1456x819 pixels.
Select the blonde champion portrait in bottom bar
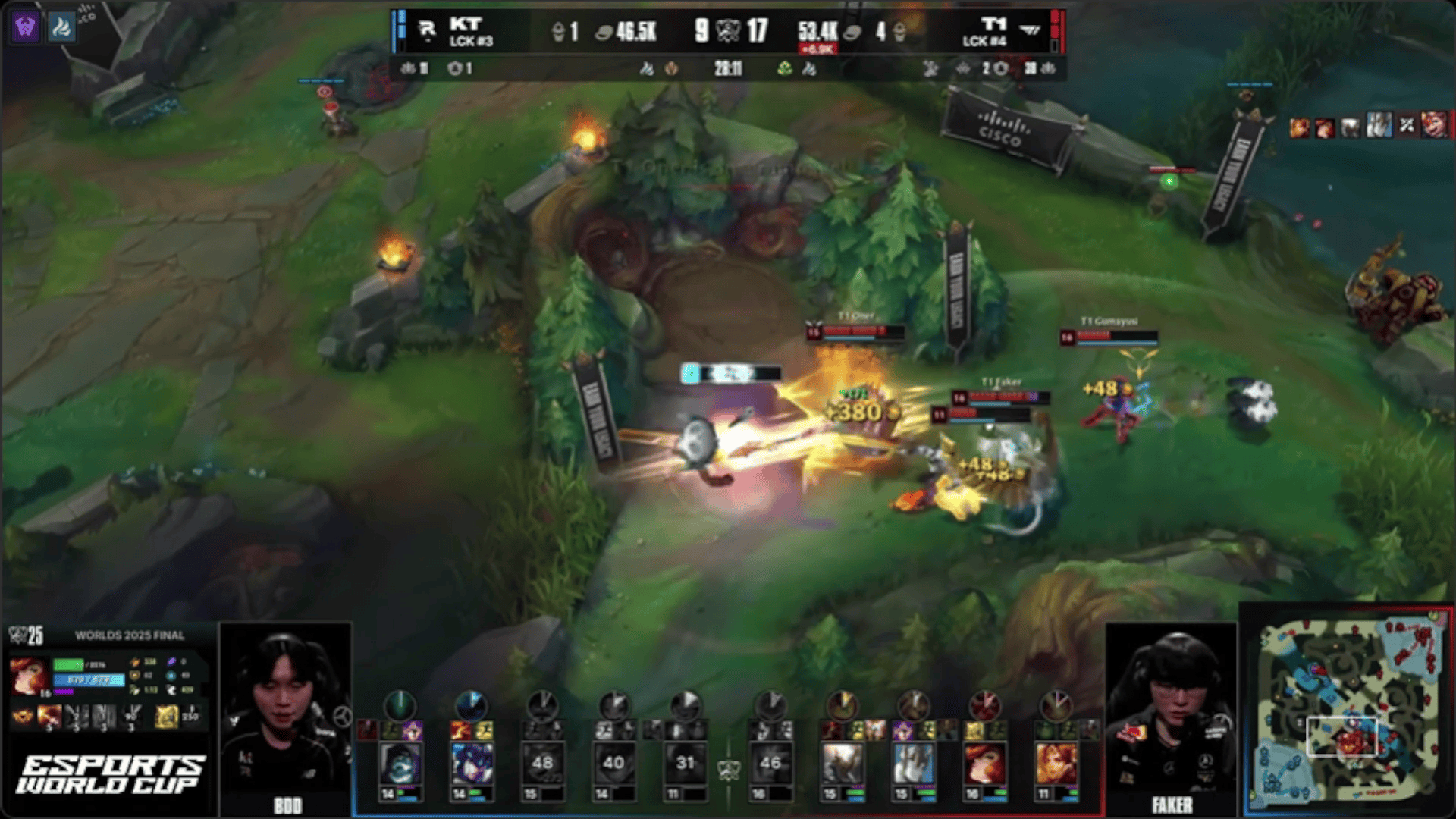1056,764
